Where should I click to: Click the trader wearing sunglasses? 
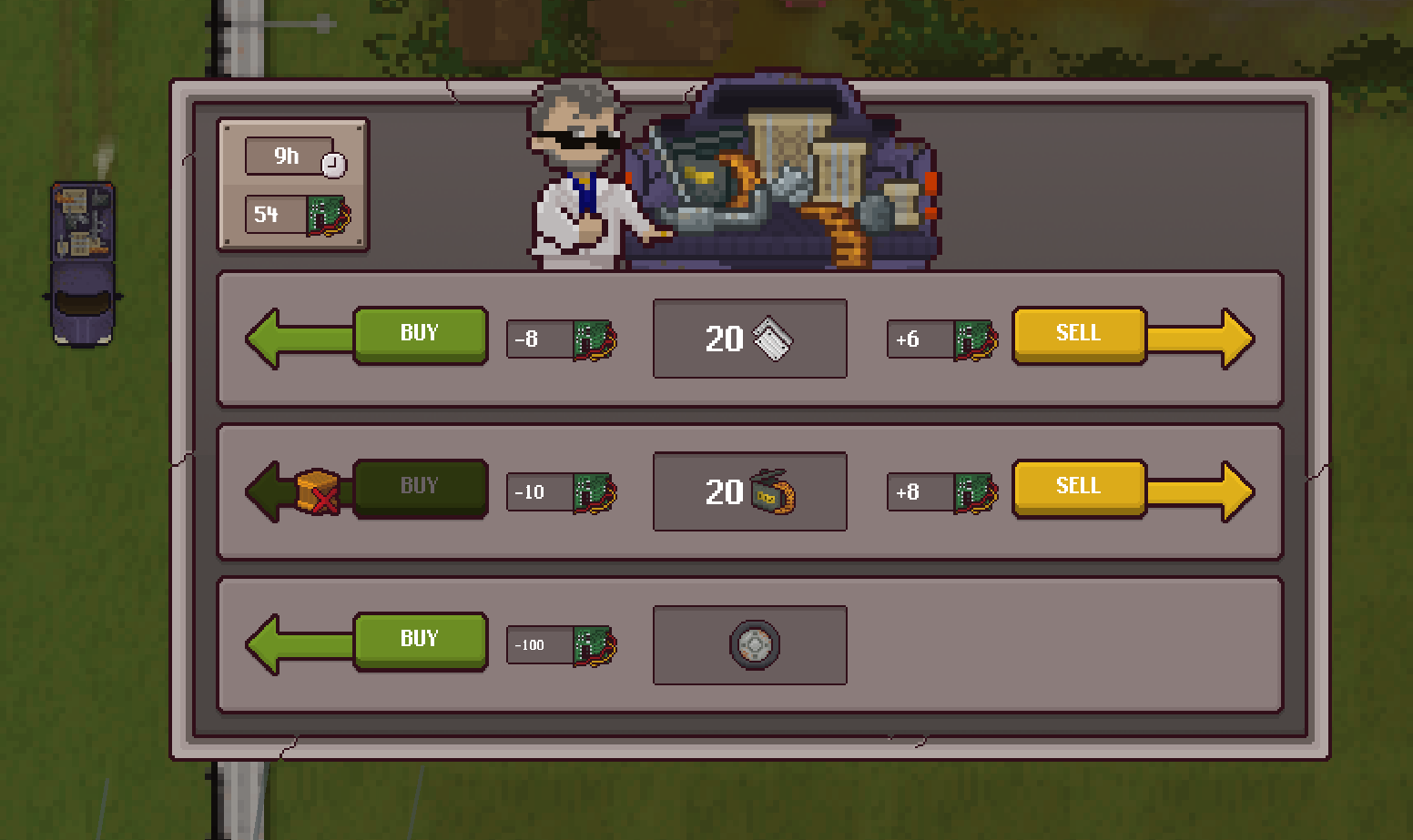pos(574,164)
